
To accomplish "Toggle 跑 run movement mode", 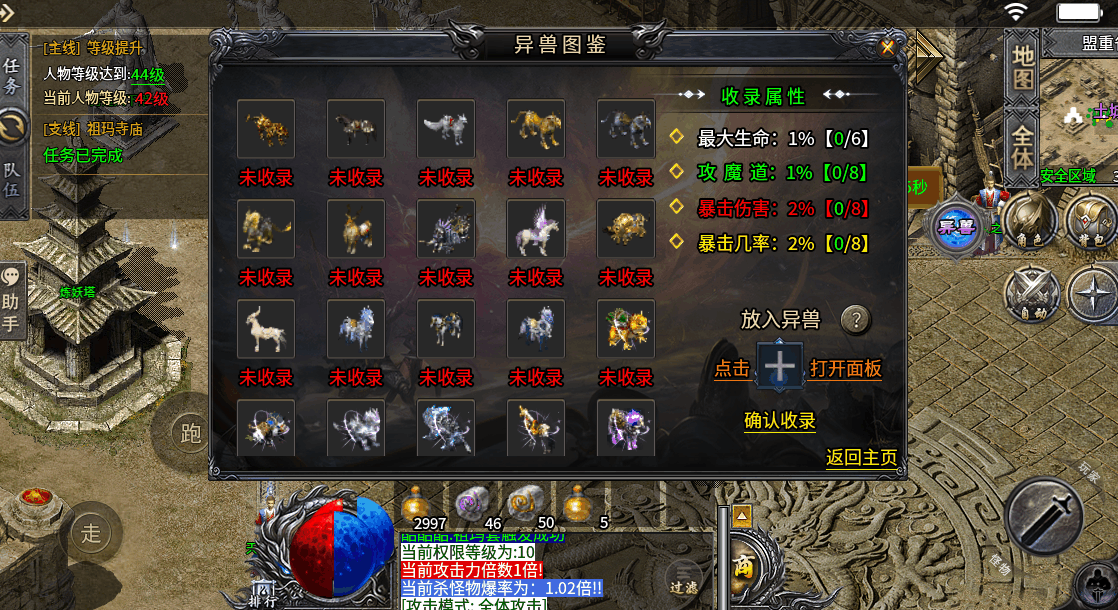I will click(x=190, y=433).
